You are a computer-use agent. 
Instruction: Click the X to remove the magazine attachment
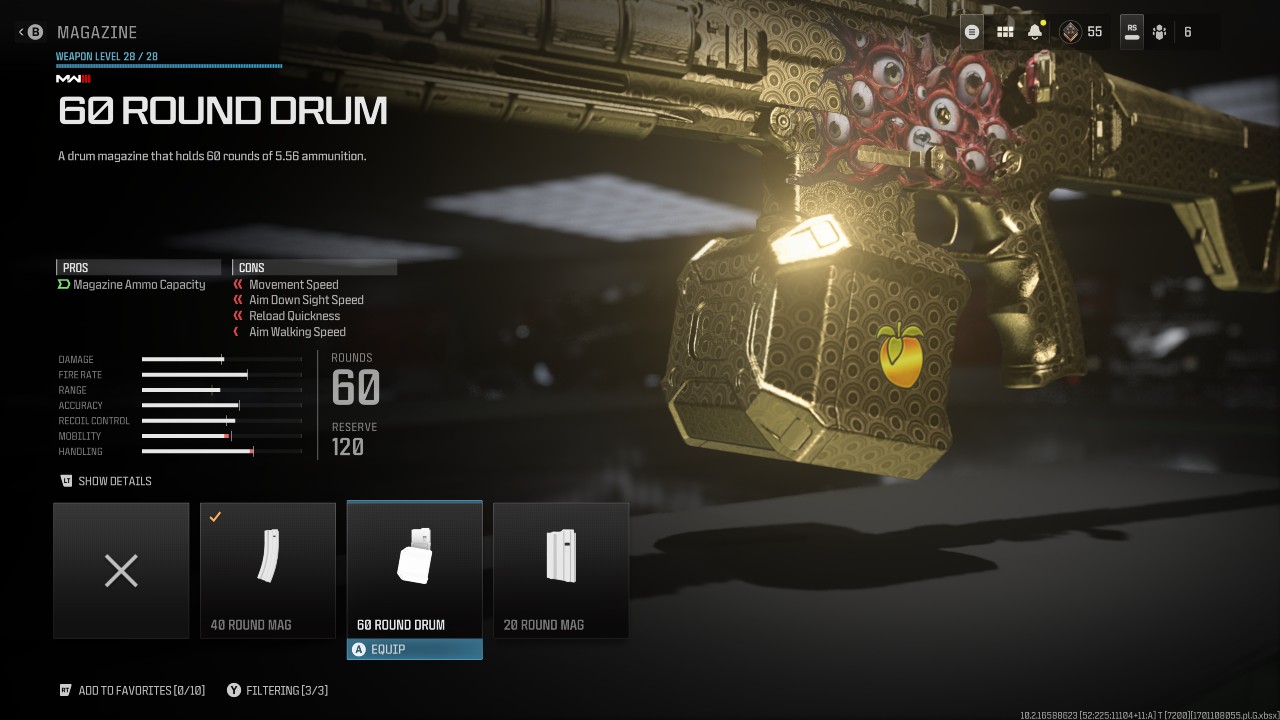(120, 570)
